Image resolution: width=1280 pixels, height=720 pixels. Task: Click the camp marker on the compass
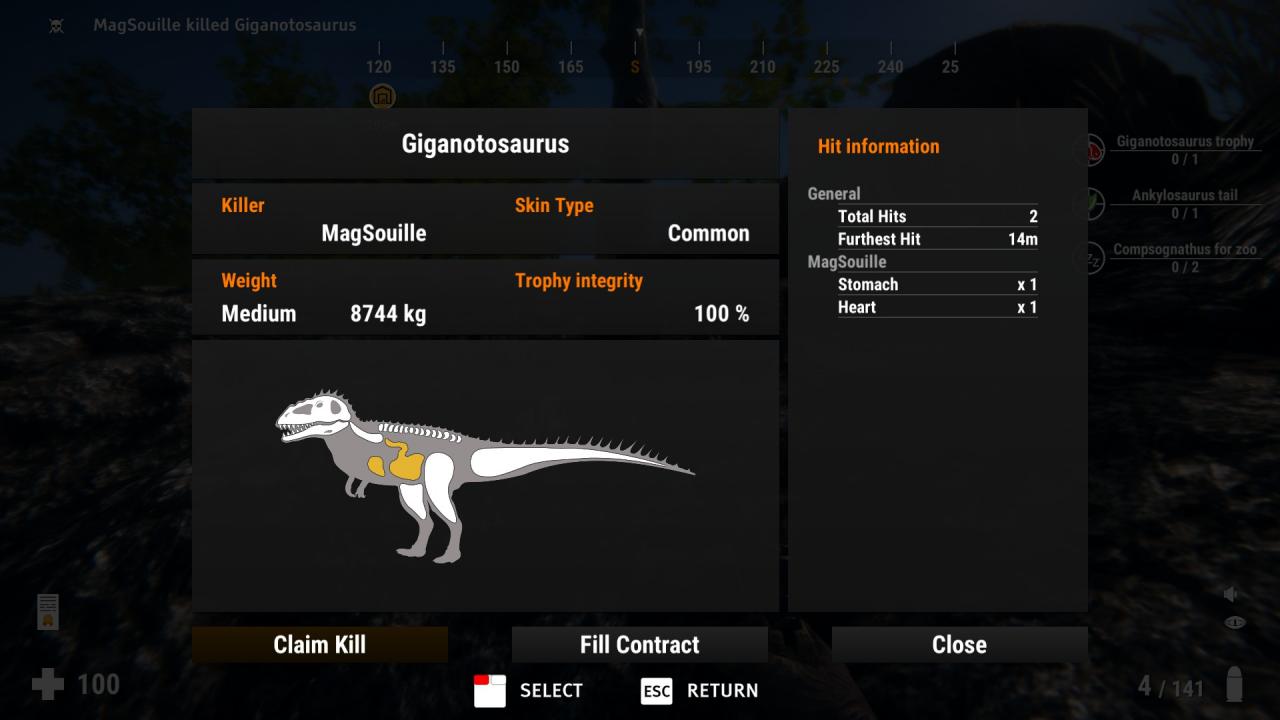[x=382, y=97]
